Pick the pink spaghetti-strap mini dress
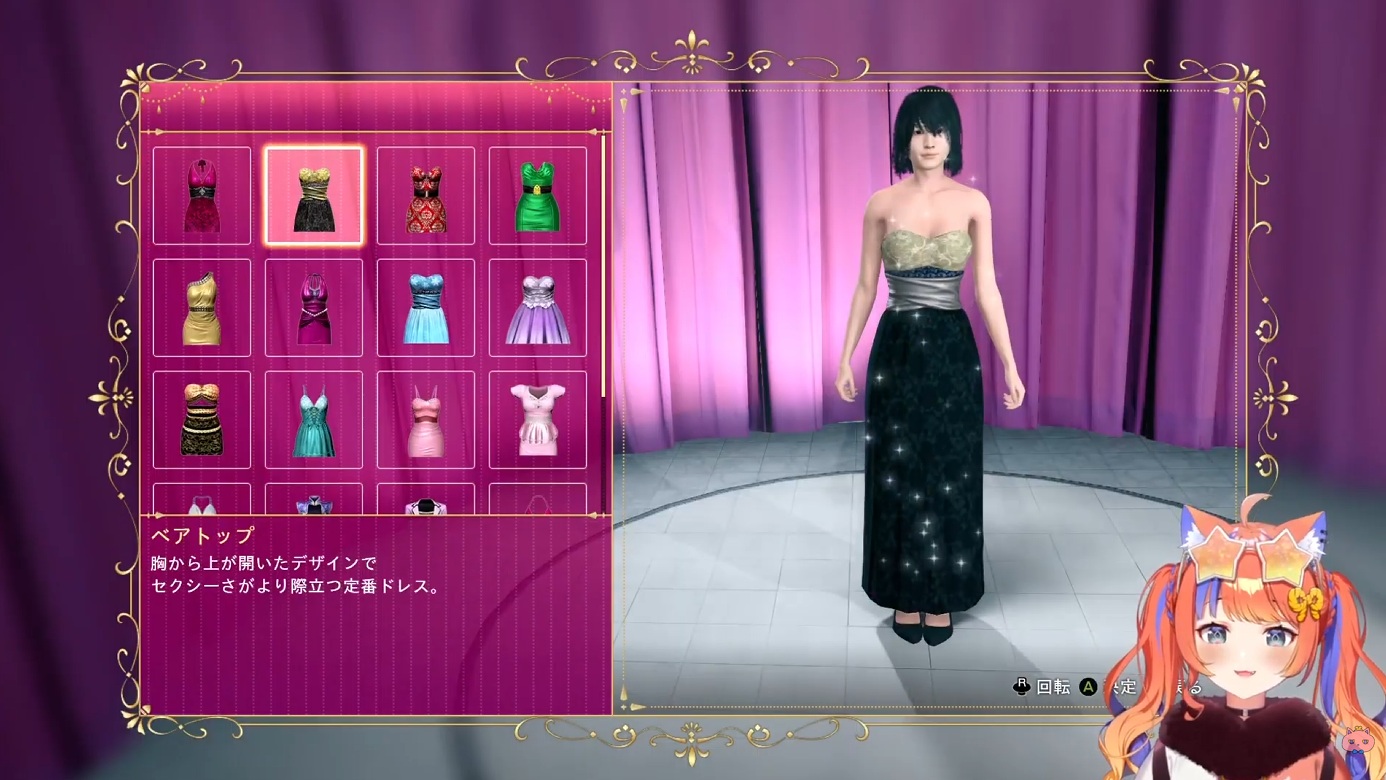This screenshot has height=780, width=1386. (426, 420)
